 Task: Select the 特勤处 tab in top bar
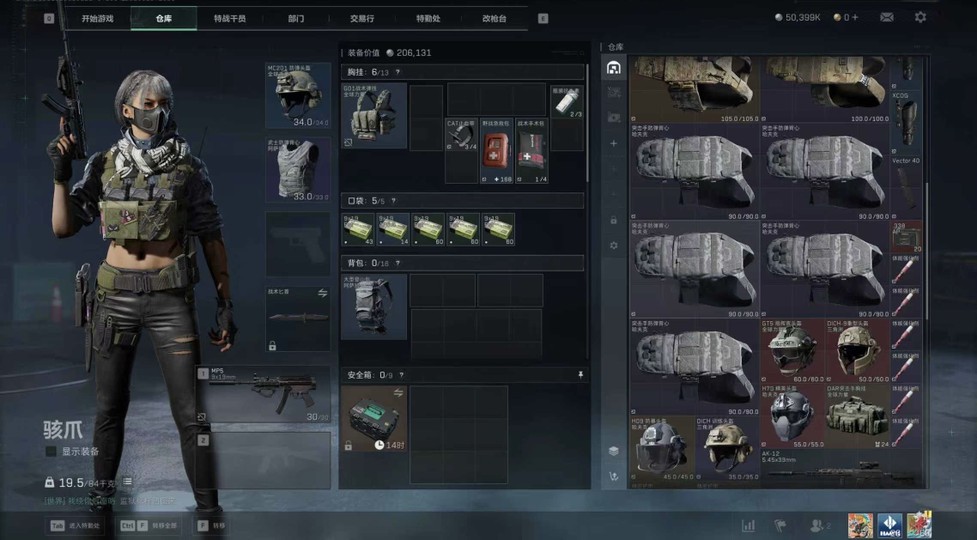(x=428, y=18)
